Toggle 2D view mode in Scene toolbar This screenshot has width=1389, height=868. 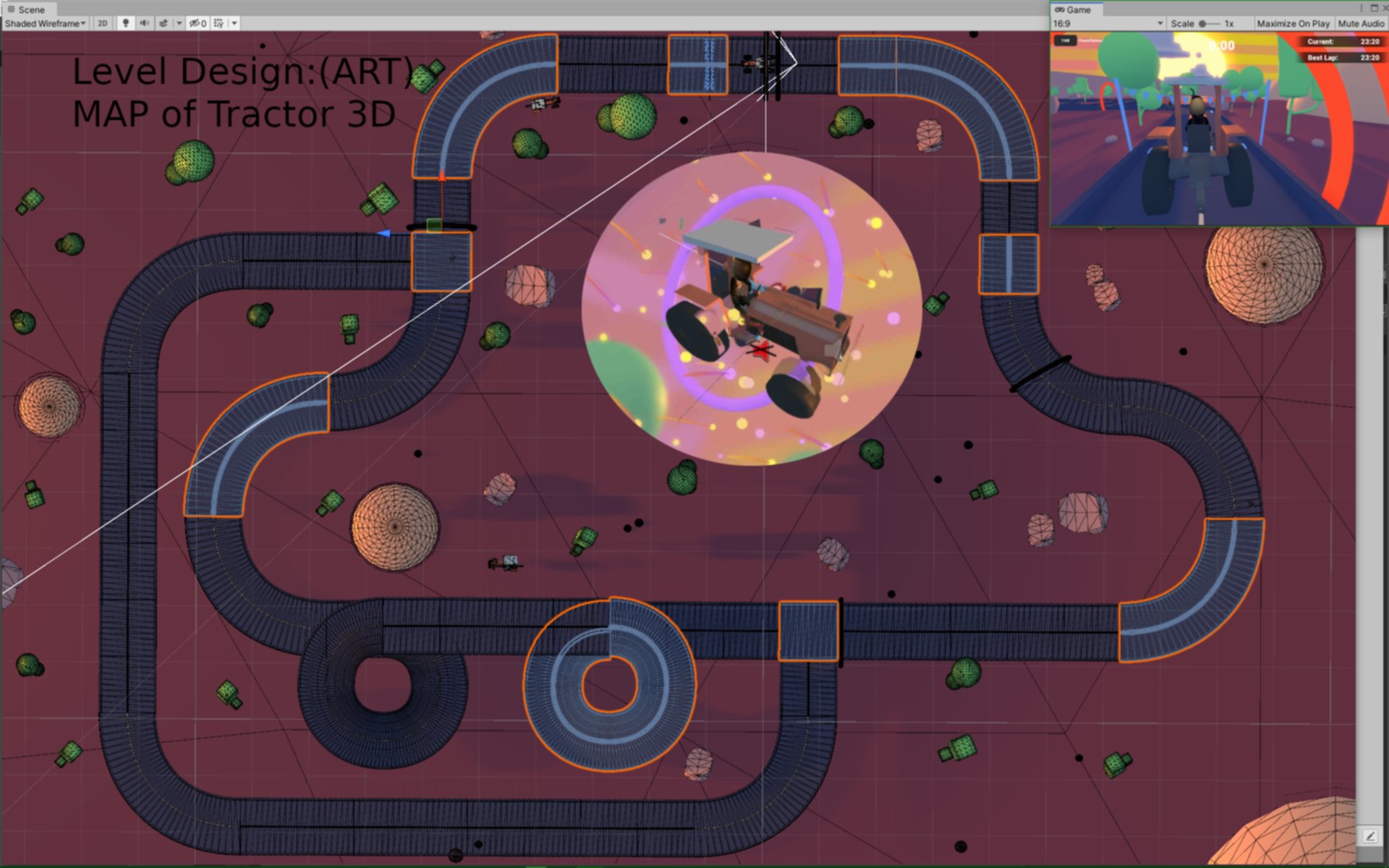tap(102, 23)
